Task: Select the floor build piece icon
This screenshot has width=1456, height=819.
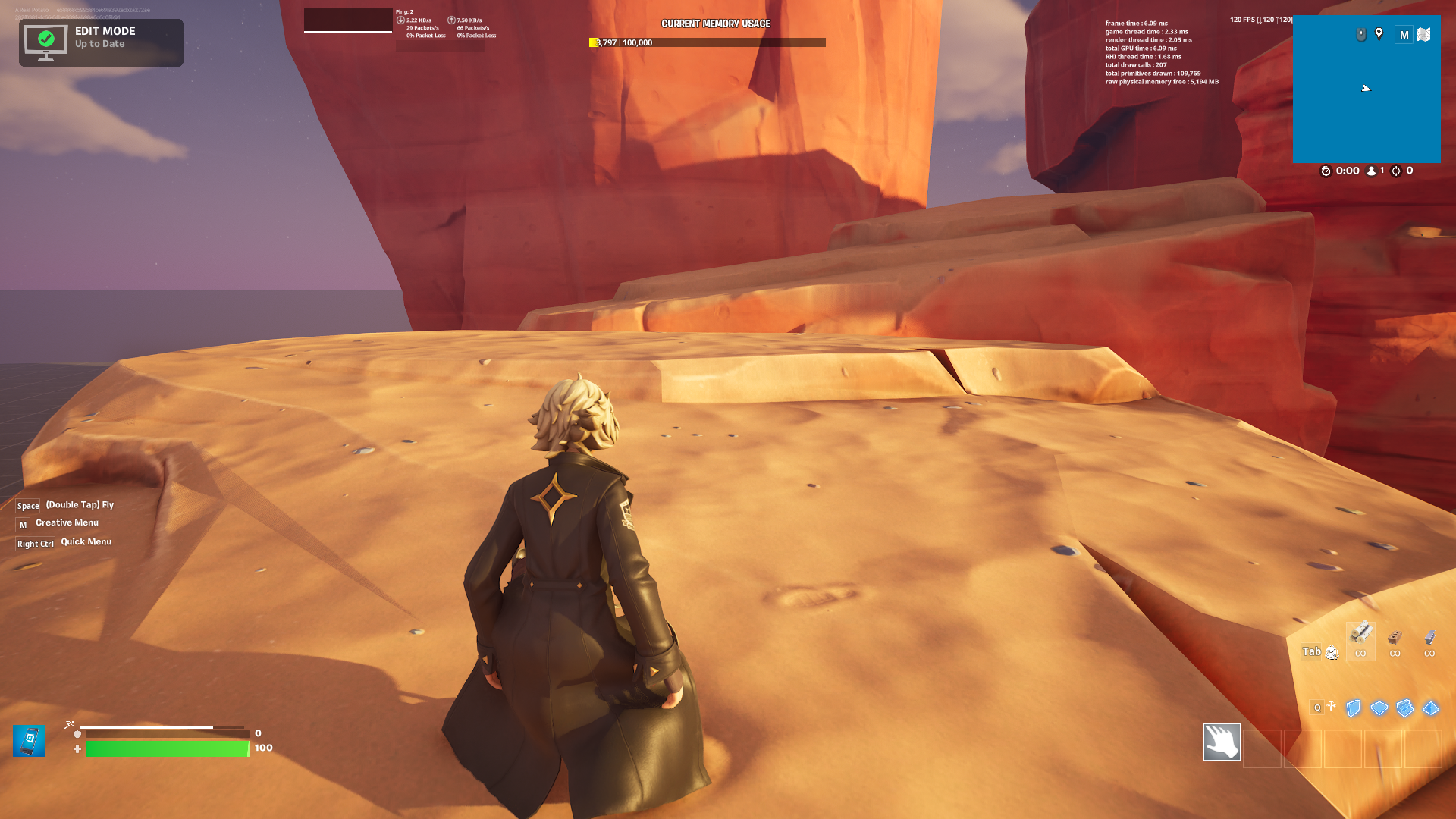Action: [x=1379, y=708]
